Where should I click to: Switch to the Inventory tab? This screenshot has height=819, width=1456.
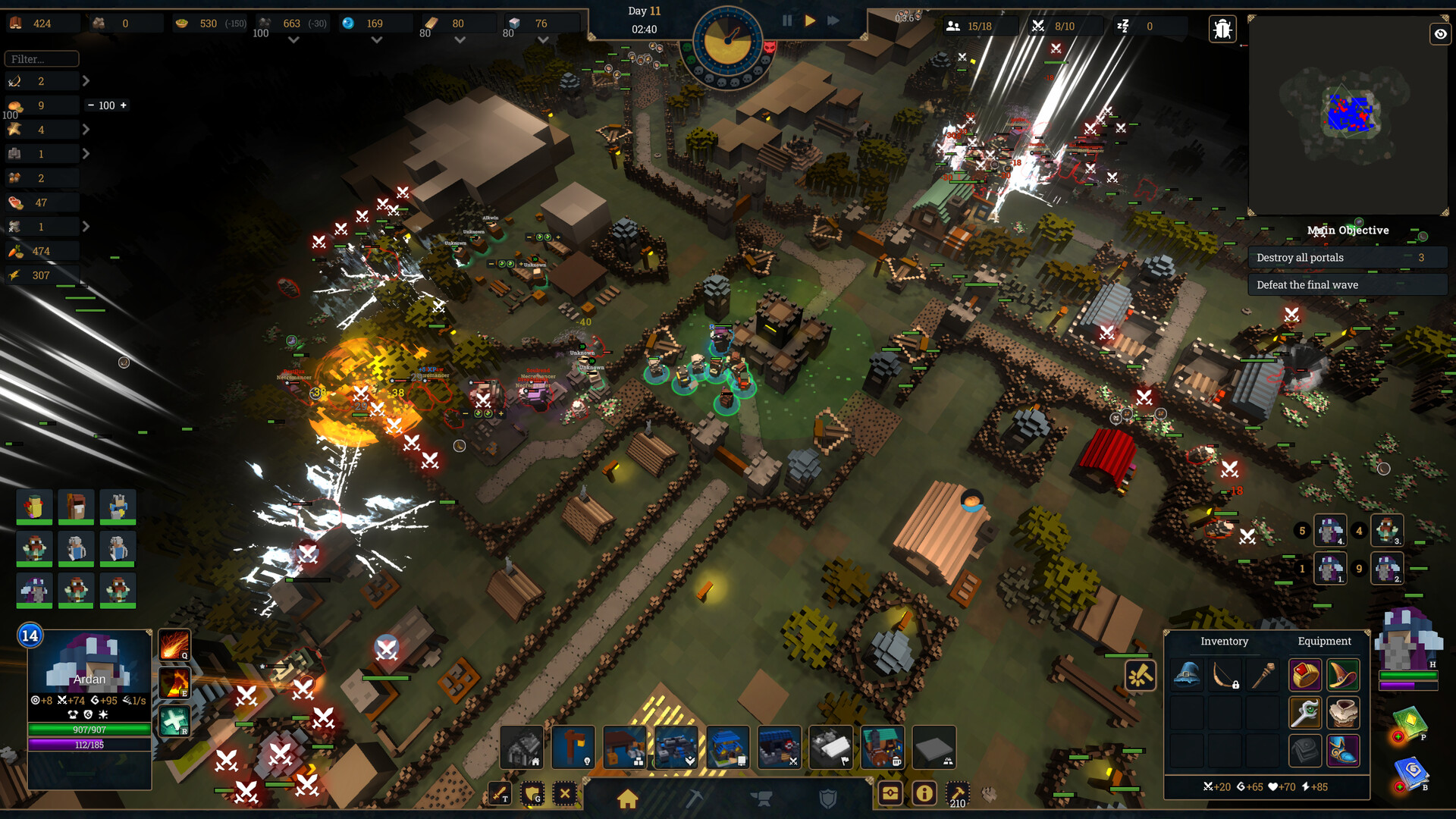[1224, 641]
